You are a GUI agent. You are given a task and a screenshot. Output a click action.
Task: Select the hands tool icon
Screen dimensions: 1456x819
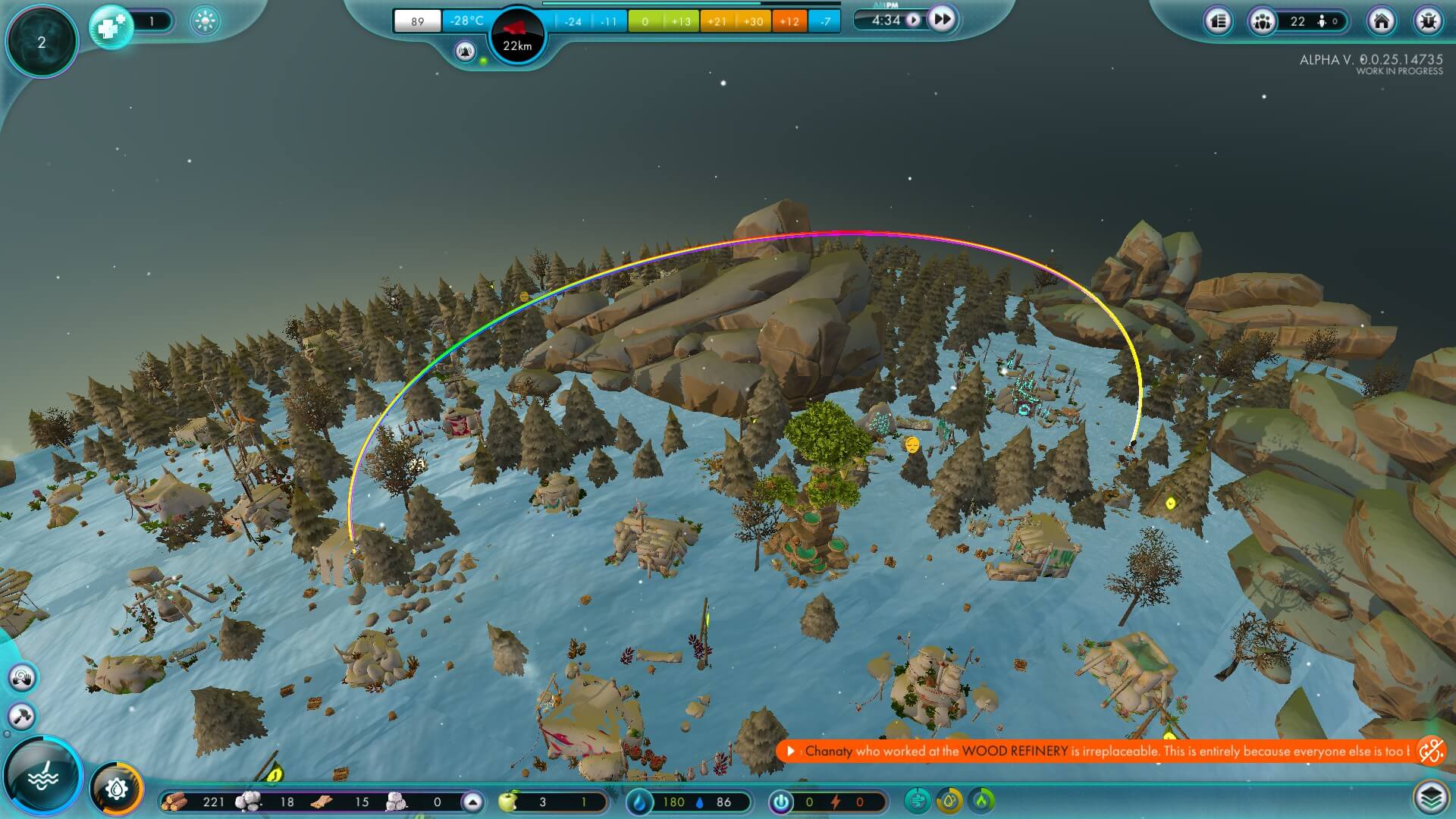22,677
